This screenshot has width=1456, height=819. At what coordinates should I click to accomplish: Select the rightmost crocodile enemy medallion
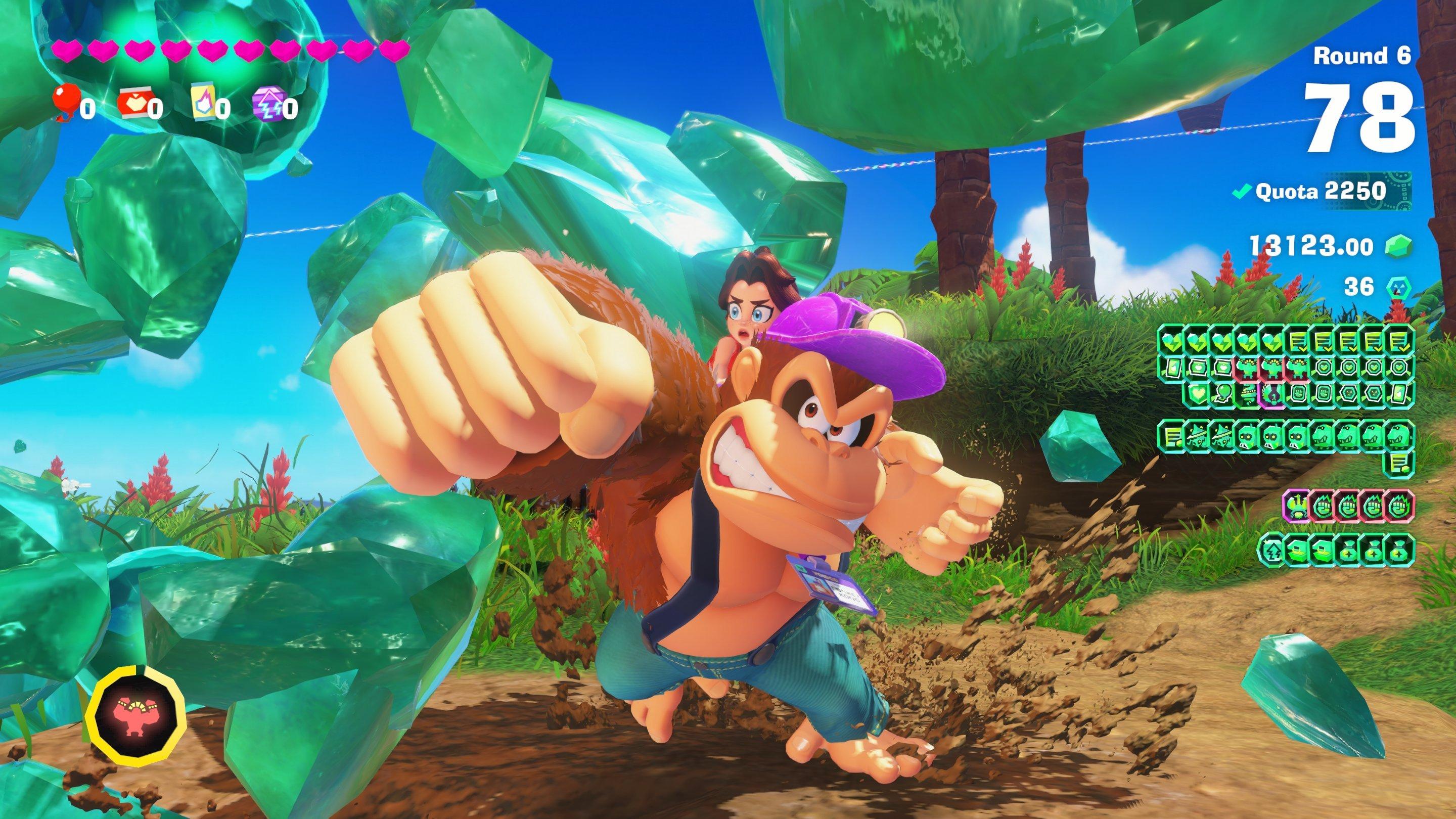coord(1399,436)
